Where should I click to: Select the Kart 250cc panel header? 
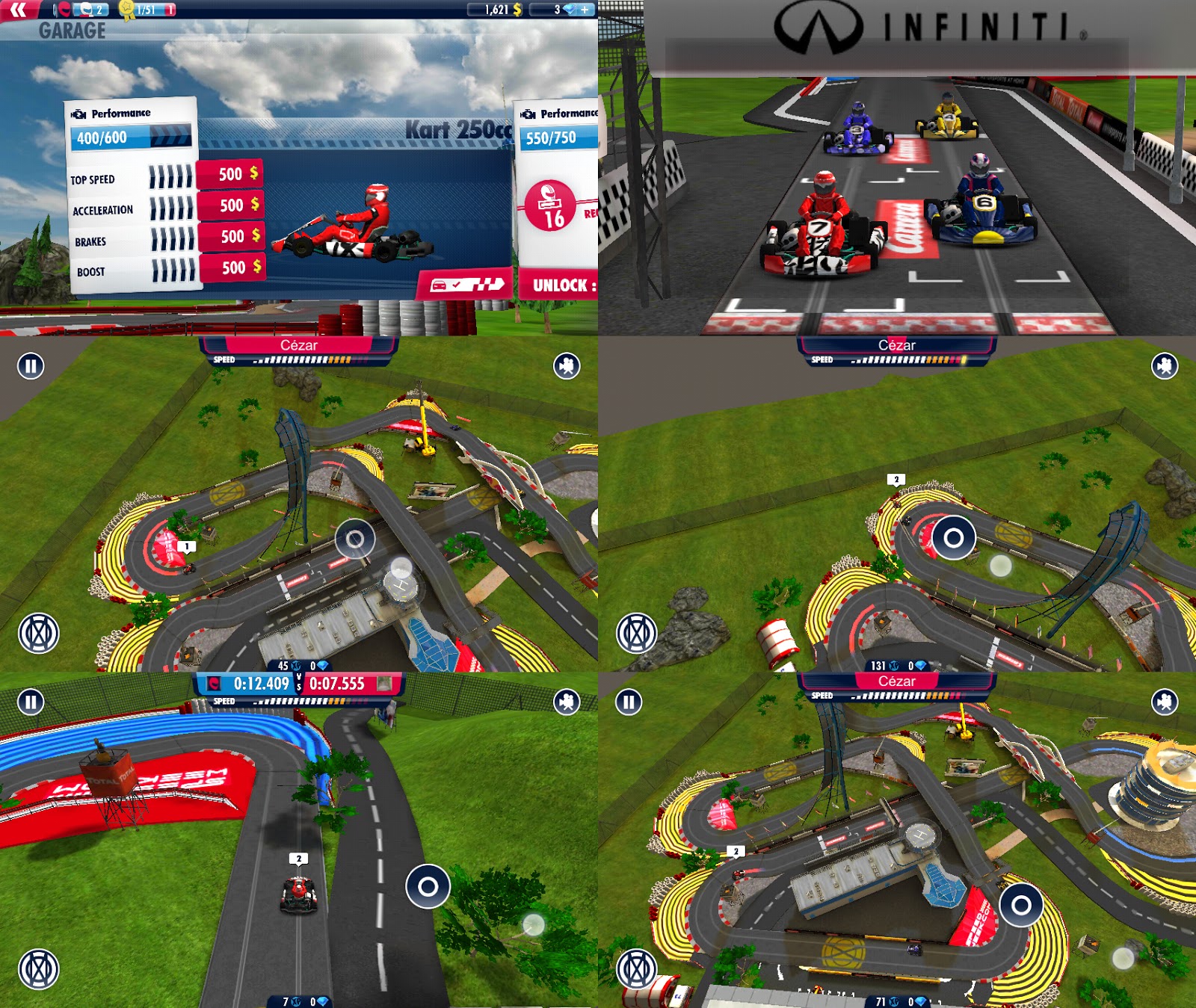click(x=454, y=129)
